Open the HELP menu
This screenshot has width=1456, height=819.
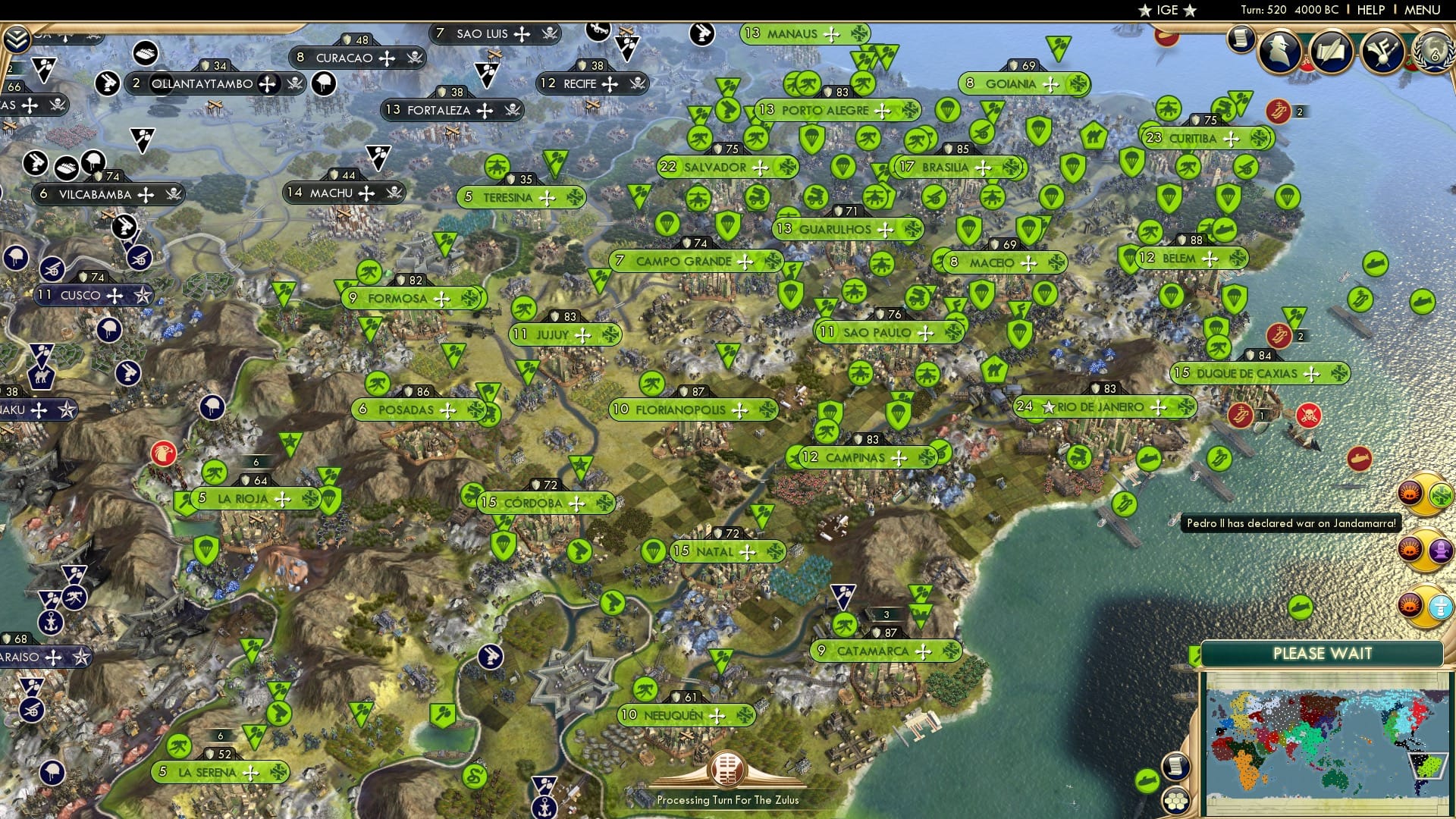coord(1371,9)
